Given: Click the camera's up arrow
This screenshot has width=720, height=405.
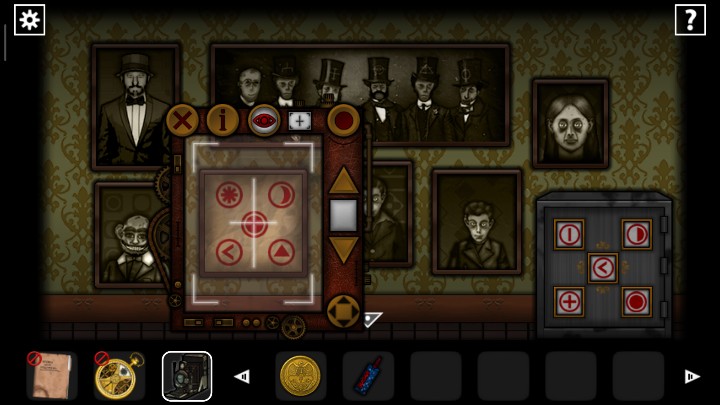Looking at the screenshot, I should [x=343, y=181].
